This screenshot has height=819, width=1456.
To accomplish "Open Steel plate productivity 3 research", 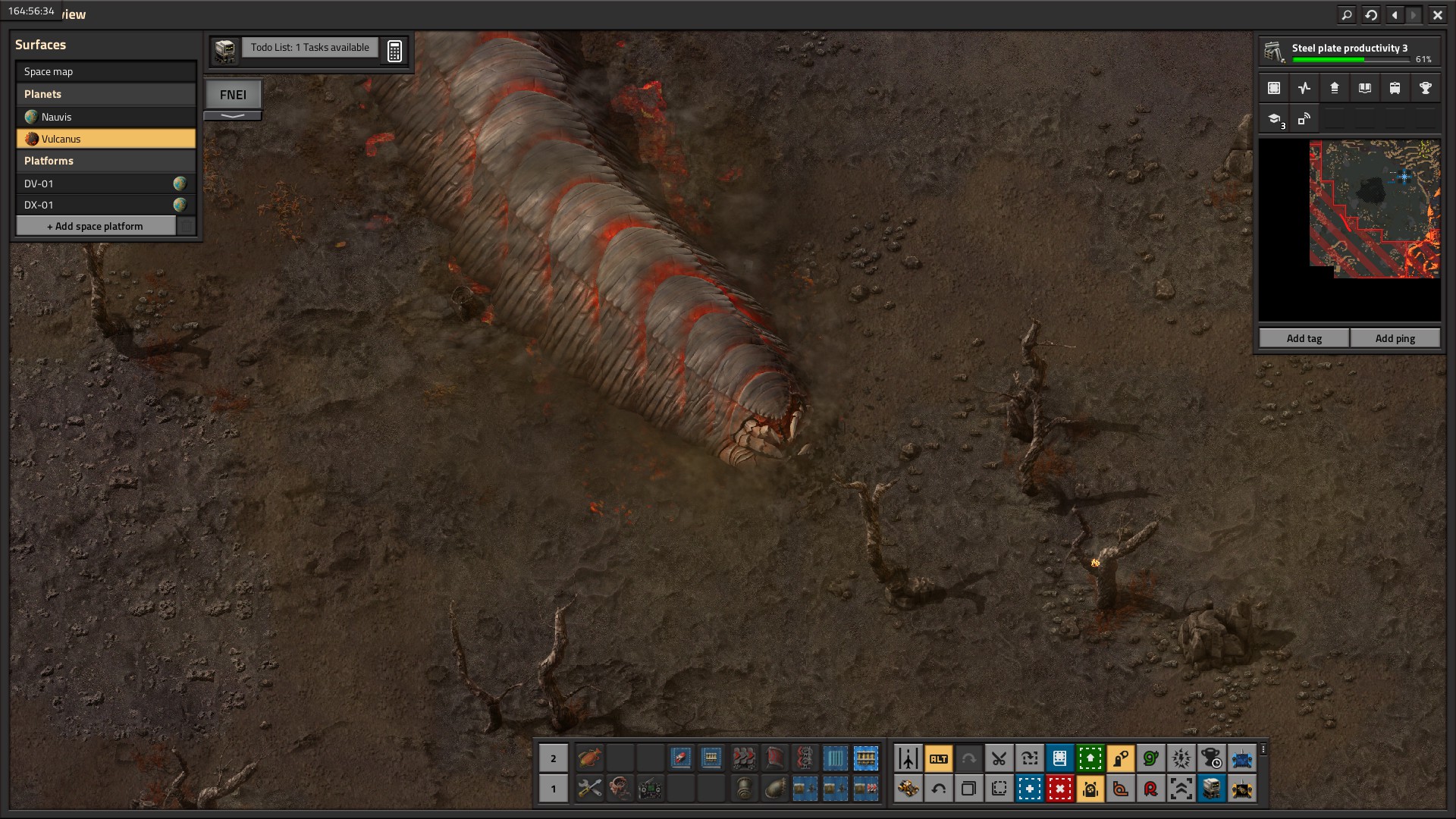I will [1350, 52].
